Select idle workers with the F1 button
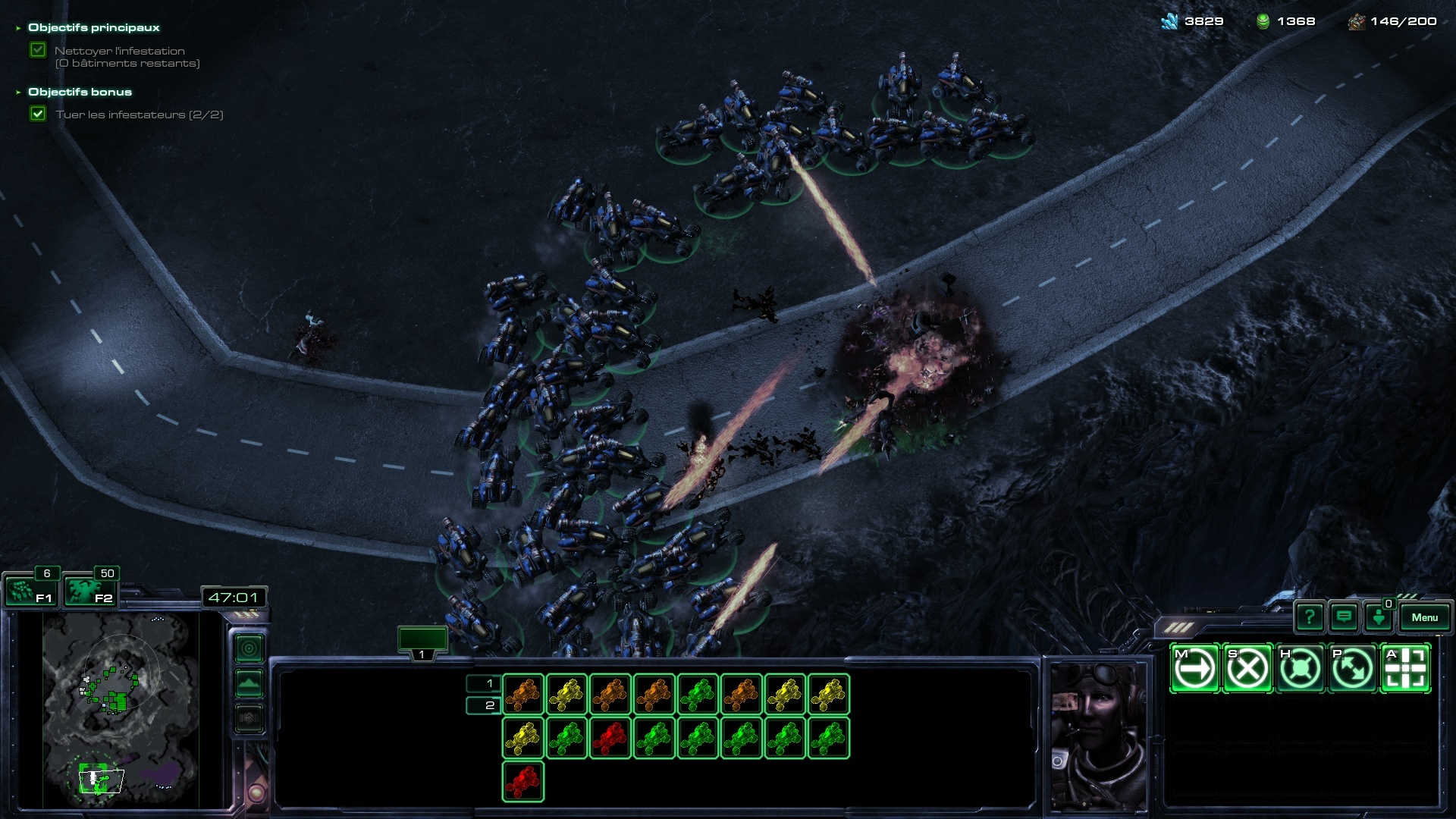The image size is (1456, 819). pyautogui.click(x=30, y=591)
